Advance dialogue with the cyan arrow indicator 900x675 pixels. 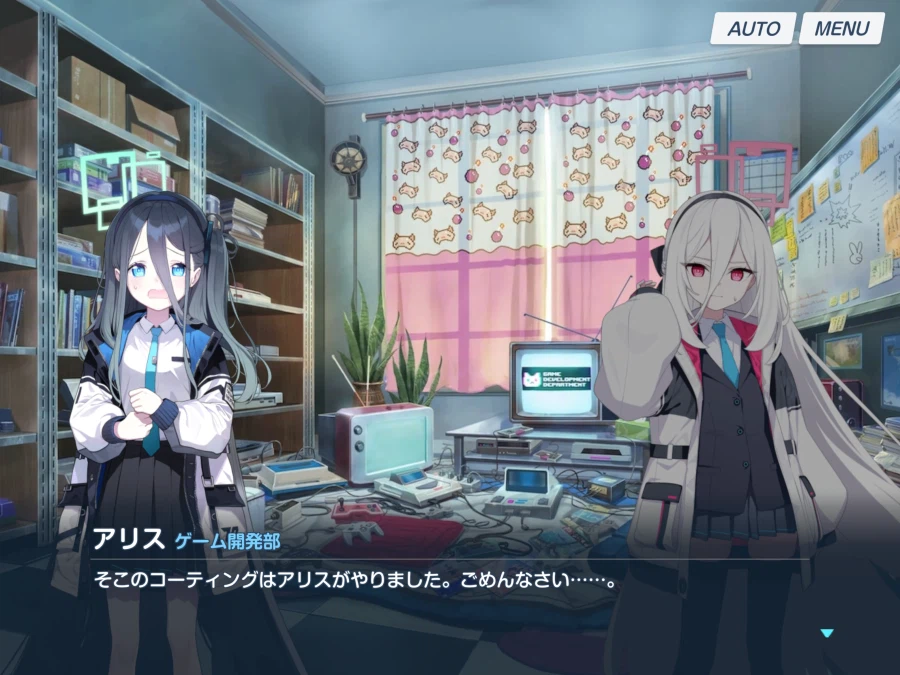tap(826, 633)
